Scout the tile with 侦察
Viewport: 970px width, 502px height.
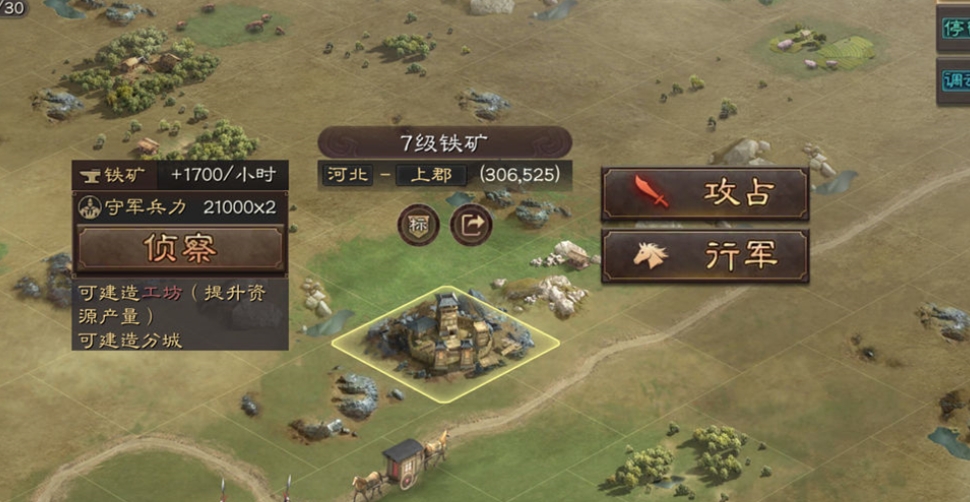(180, 248)
